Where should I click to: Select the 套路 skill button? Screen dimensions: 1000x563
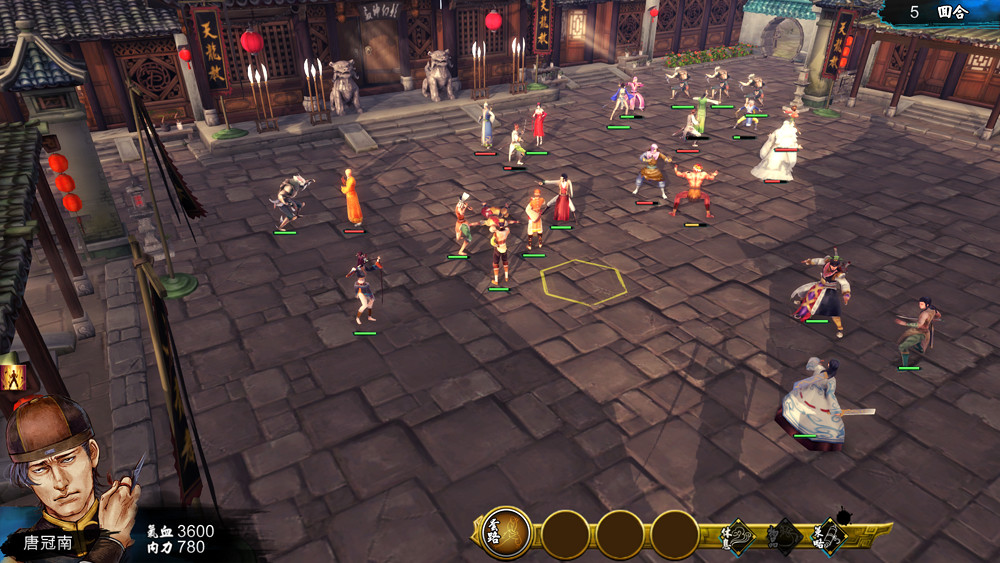(506, 533)
